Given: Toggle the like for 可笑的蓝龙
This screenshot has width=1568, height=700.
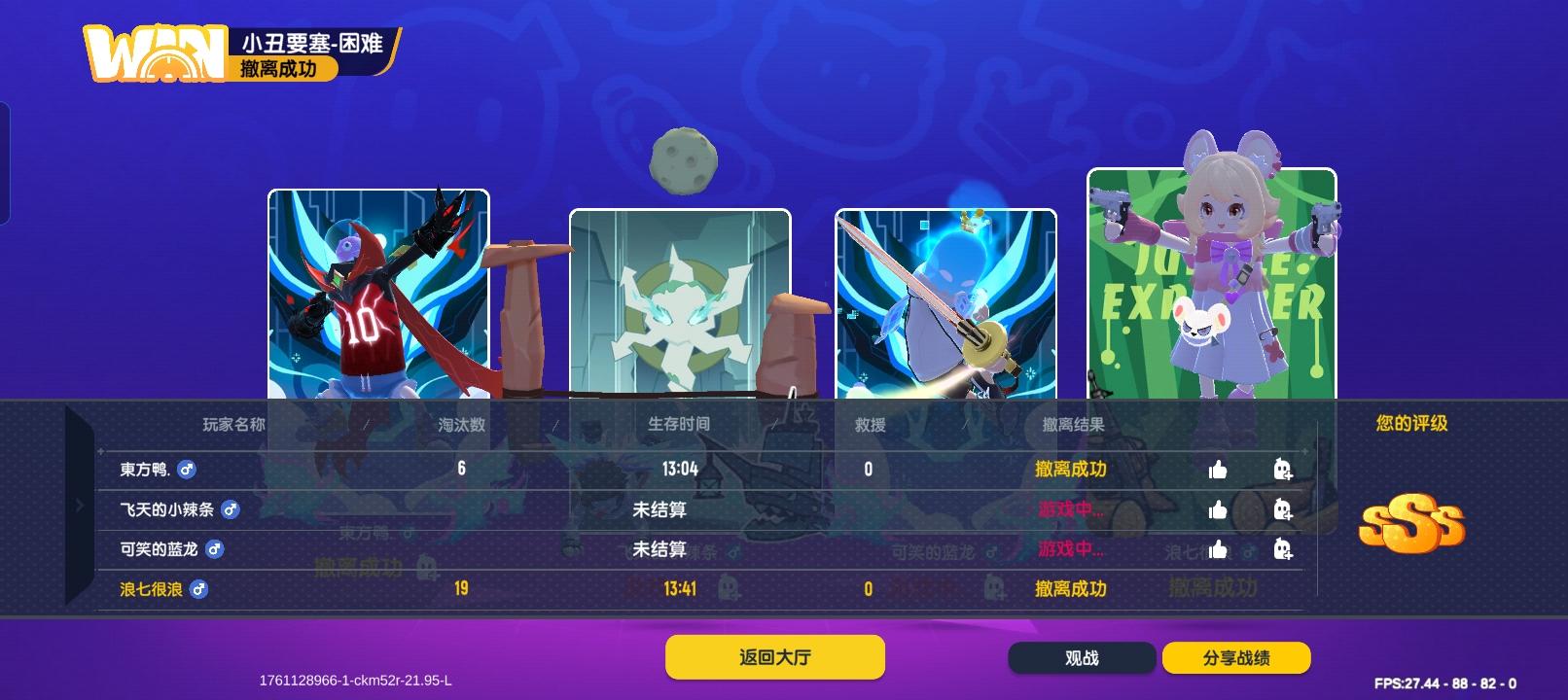Looking at the screenshot, I should pos(1217,549).
